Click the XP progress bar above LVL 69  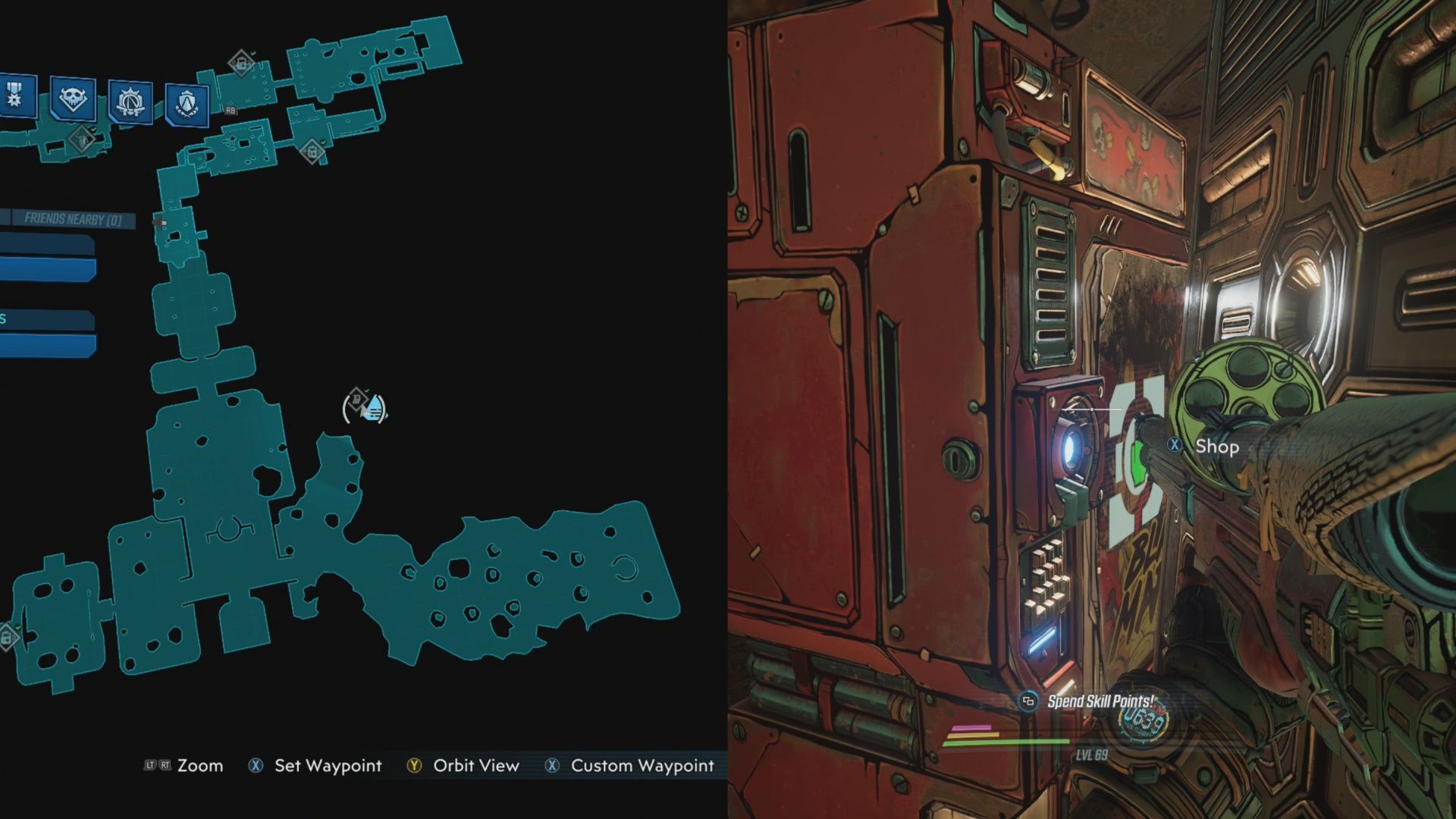tap(1009, 742)
